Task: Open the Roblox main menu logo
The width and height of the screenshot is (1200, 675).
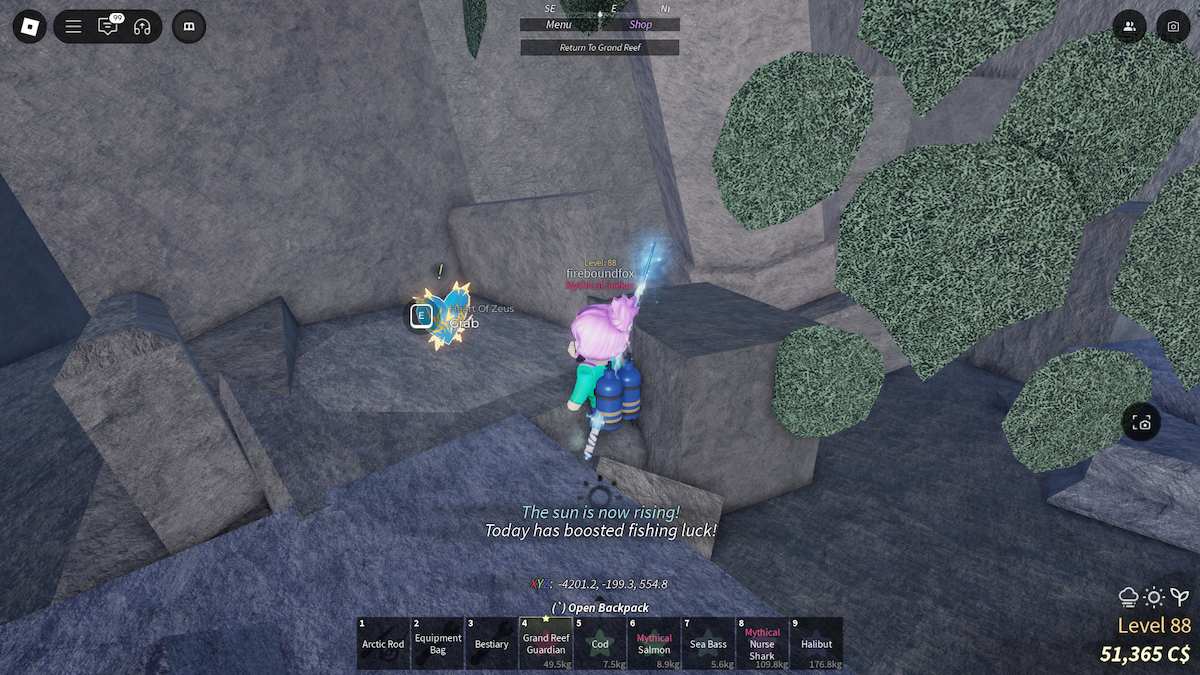Action: (x=30, y=27)
